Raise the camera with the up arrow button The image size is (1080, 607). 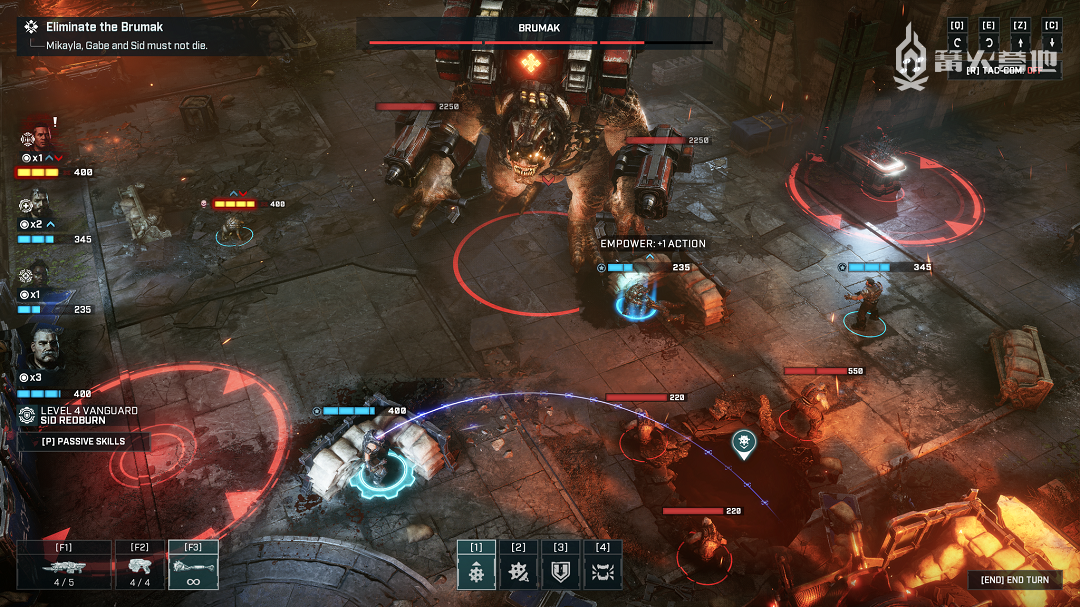(1020, 44)
